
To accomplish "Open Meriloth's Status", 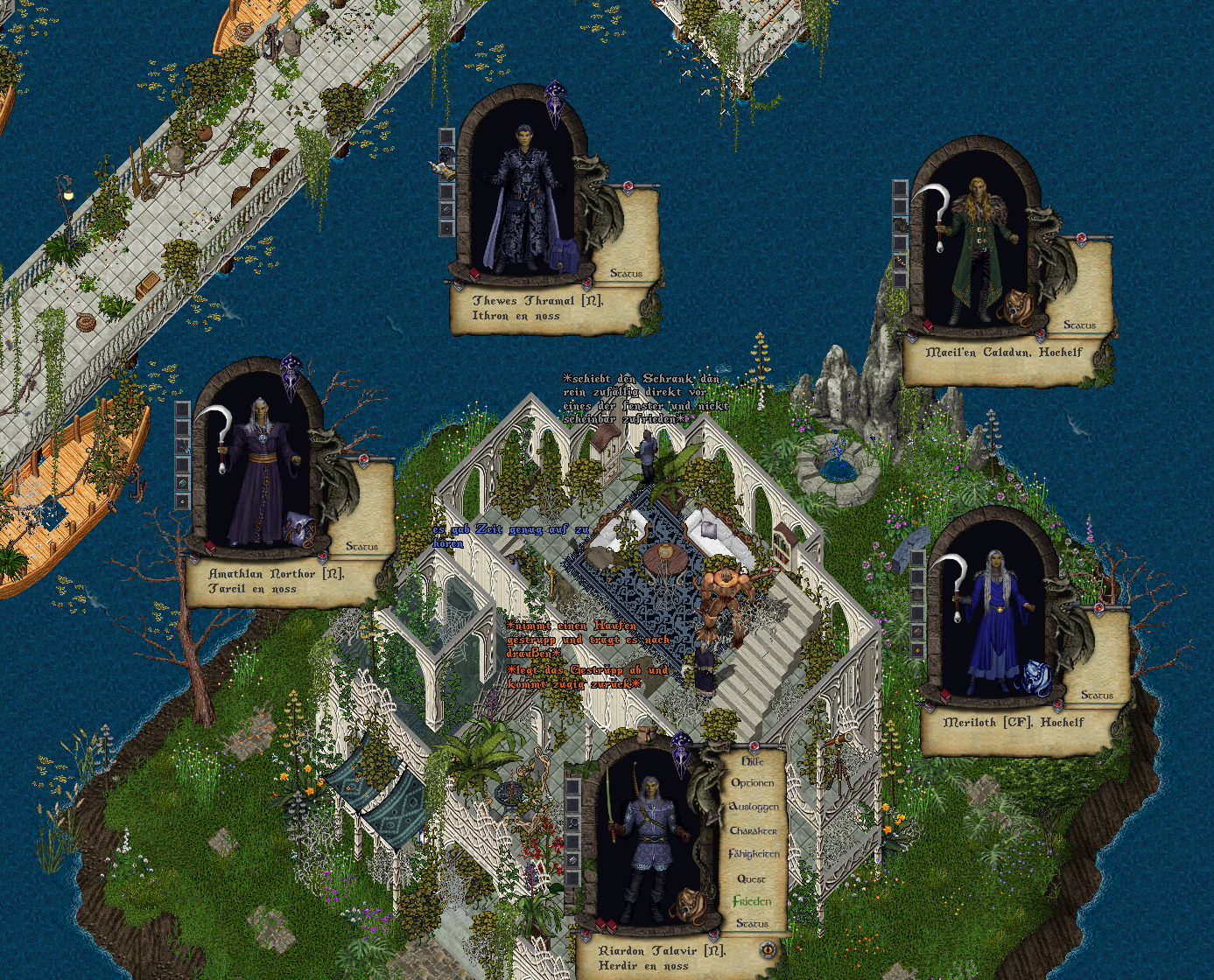I will coord(1097,695).
